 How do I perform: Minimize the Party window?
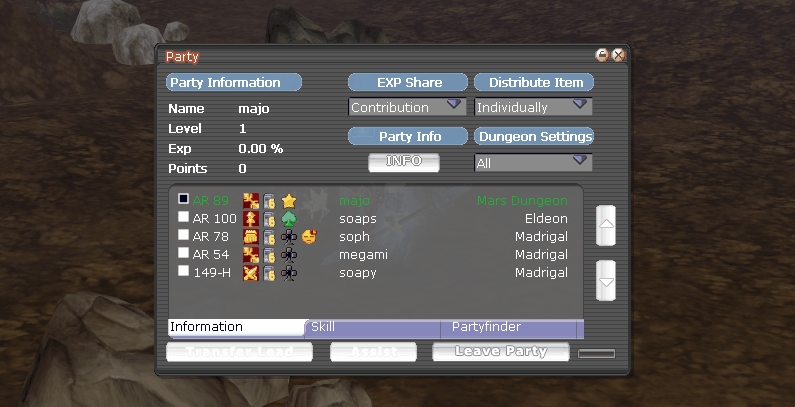(x=602, y=56)
